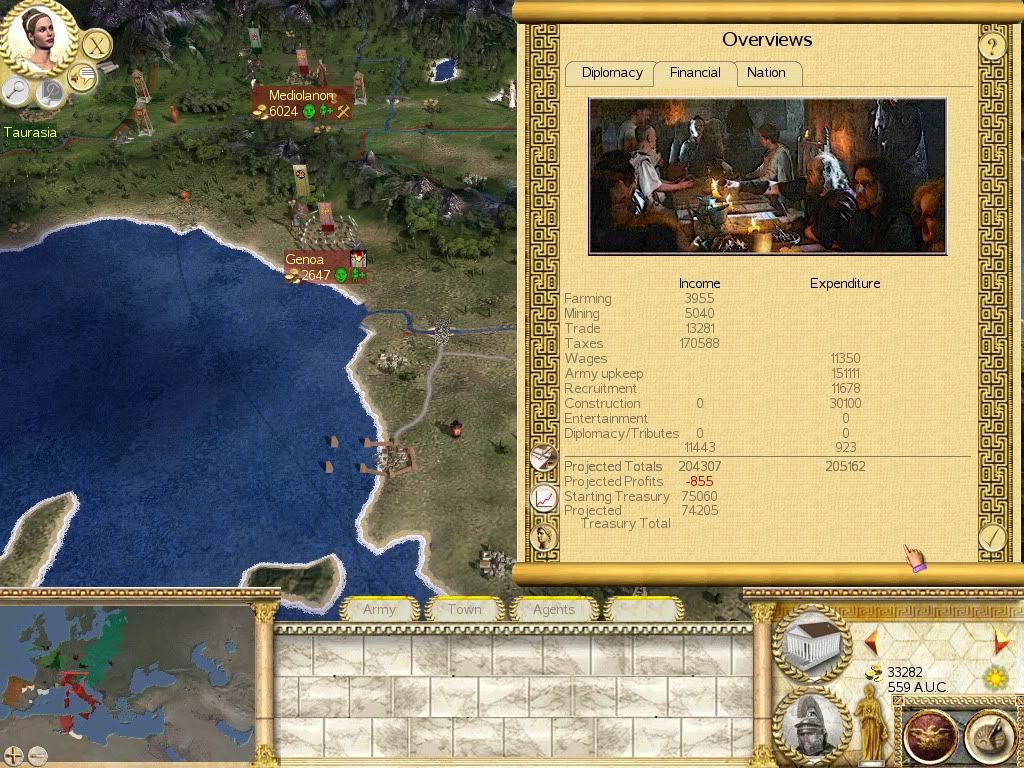Click the Roman helmet general portrait button
This screenshot has width=1024, height=768.
click(x=812, y=727)
